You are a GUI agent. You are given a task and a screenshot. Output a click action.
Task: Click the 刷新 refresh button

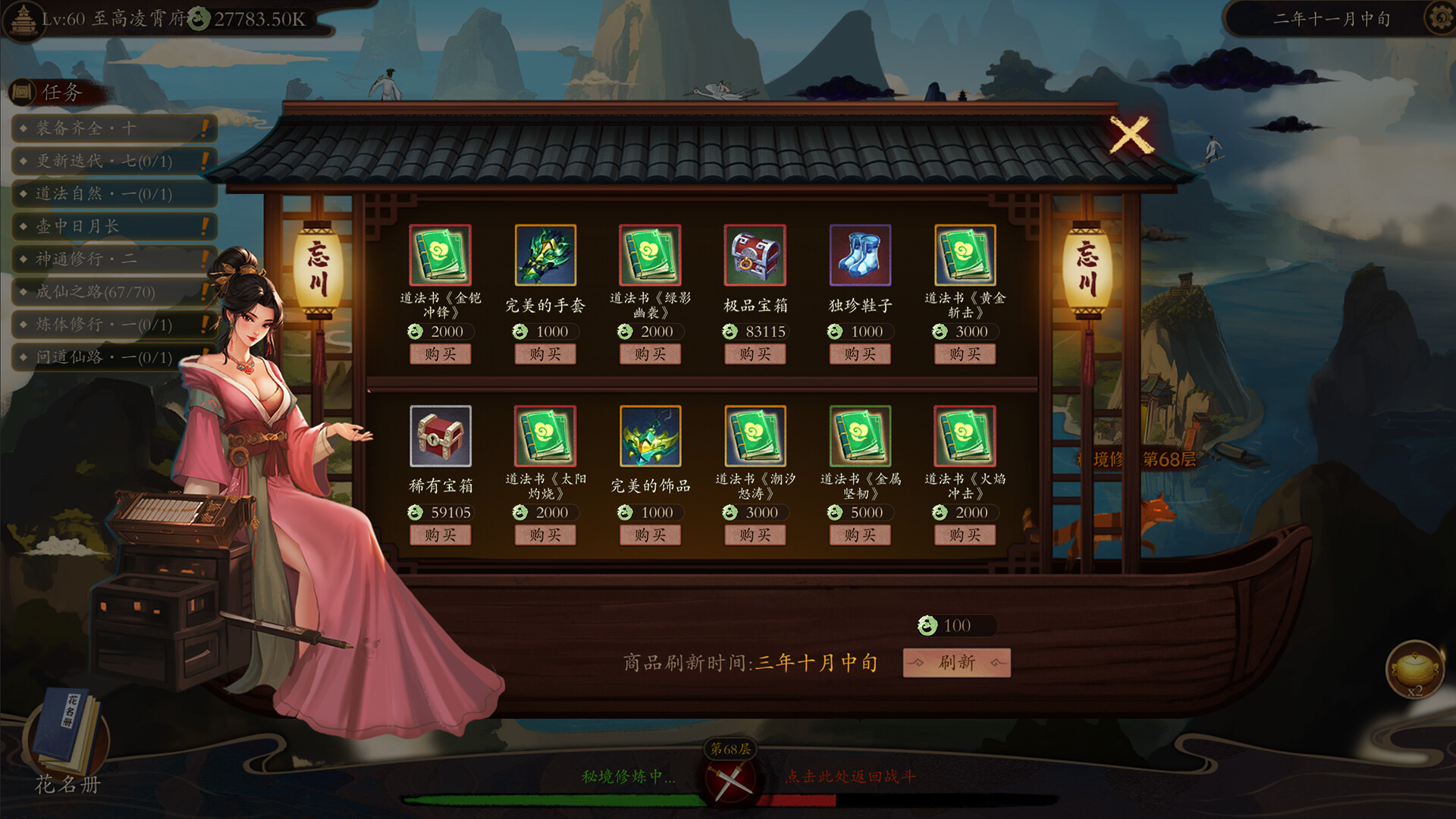coord(956,662)
